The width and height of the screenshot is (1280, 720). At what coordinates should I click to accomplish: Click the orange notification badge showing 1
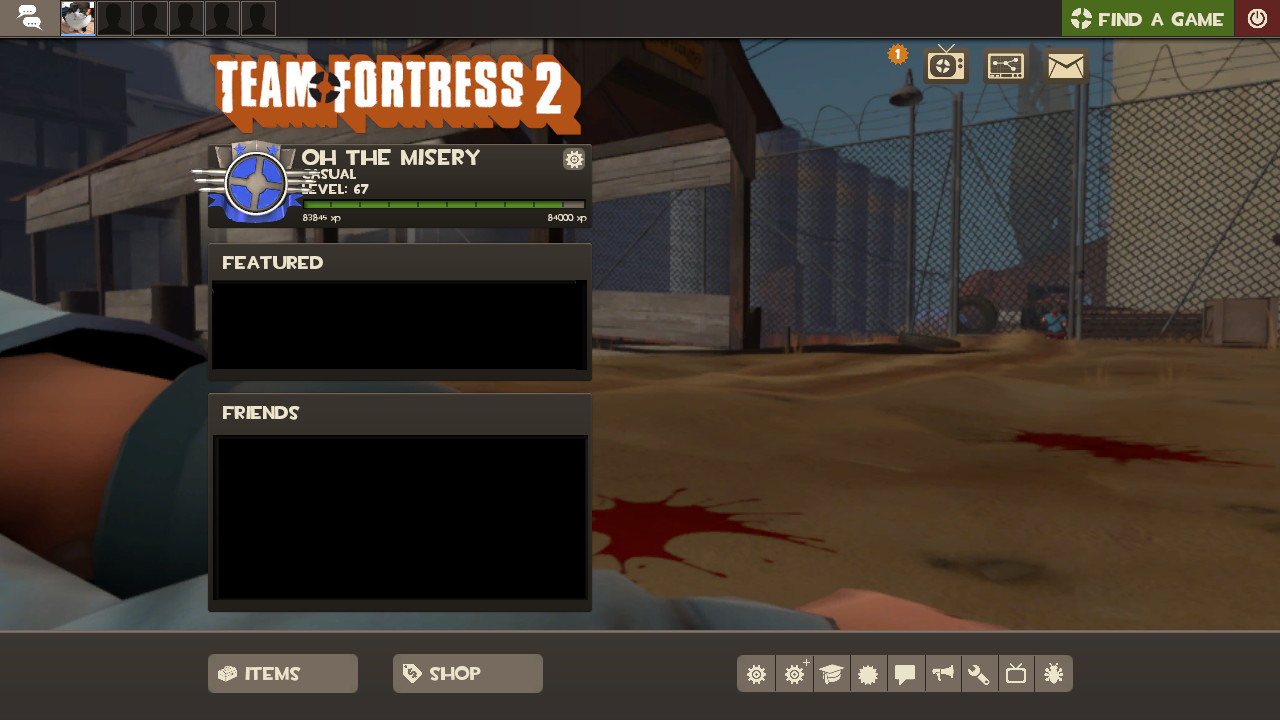coord(897,54)
